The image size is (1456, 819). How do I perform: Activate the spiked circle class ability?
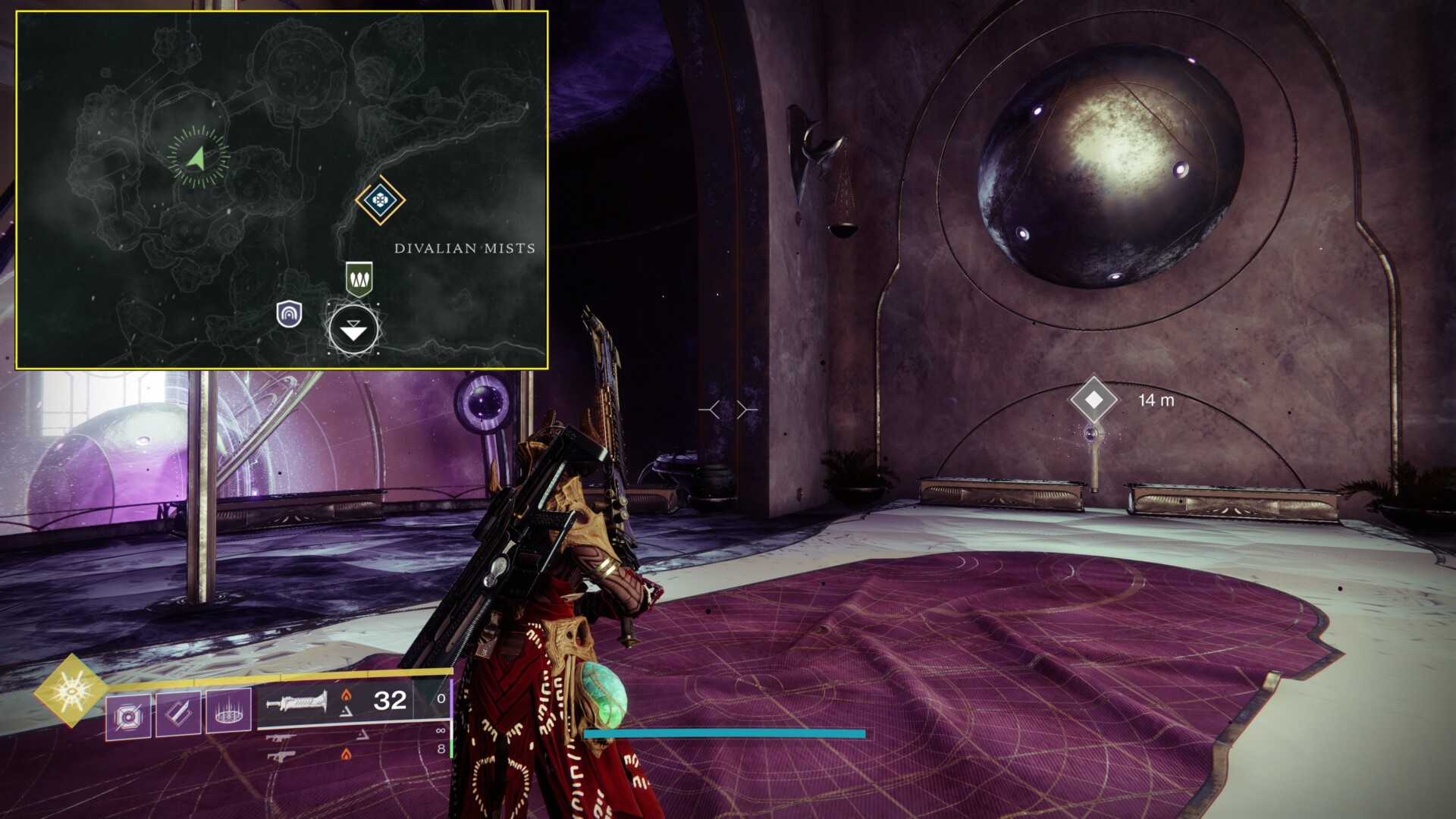228,713
